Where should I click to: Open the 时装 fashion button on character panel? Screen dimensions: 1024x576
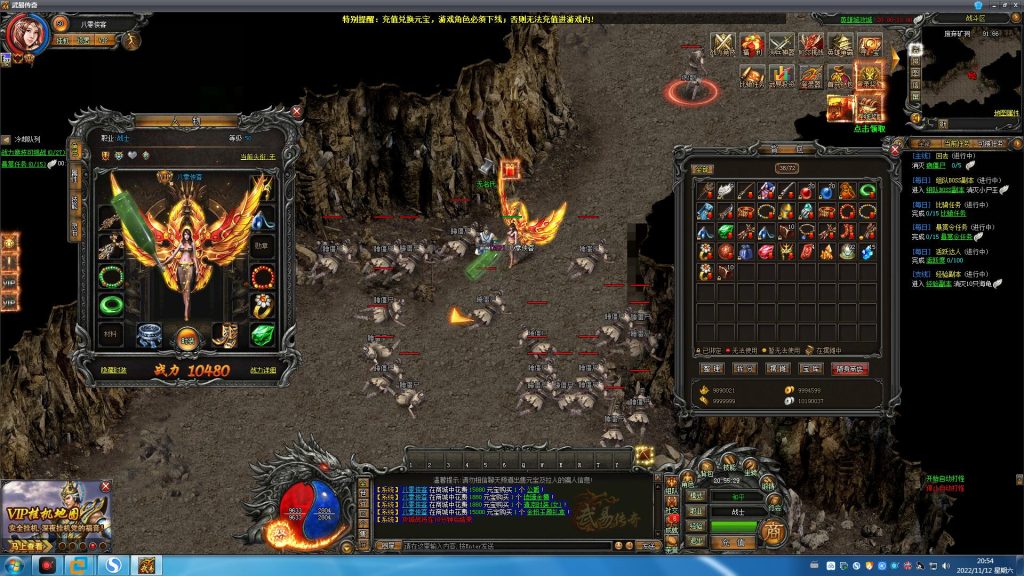tap(186, 339)
